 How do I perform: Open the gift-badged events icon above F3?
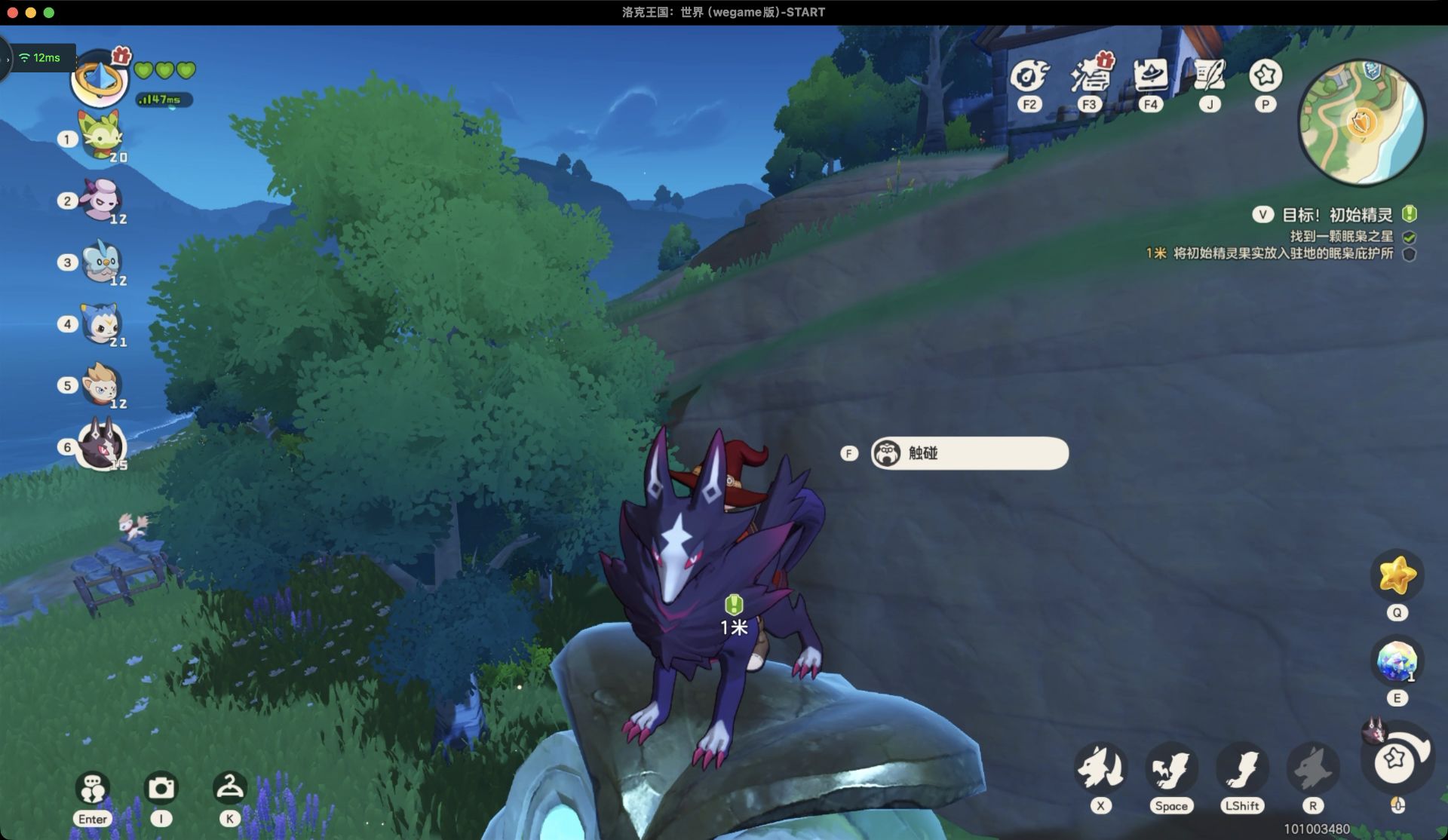(1088, 76)
